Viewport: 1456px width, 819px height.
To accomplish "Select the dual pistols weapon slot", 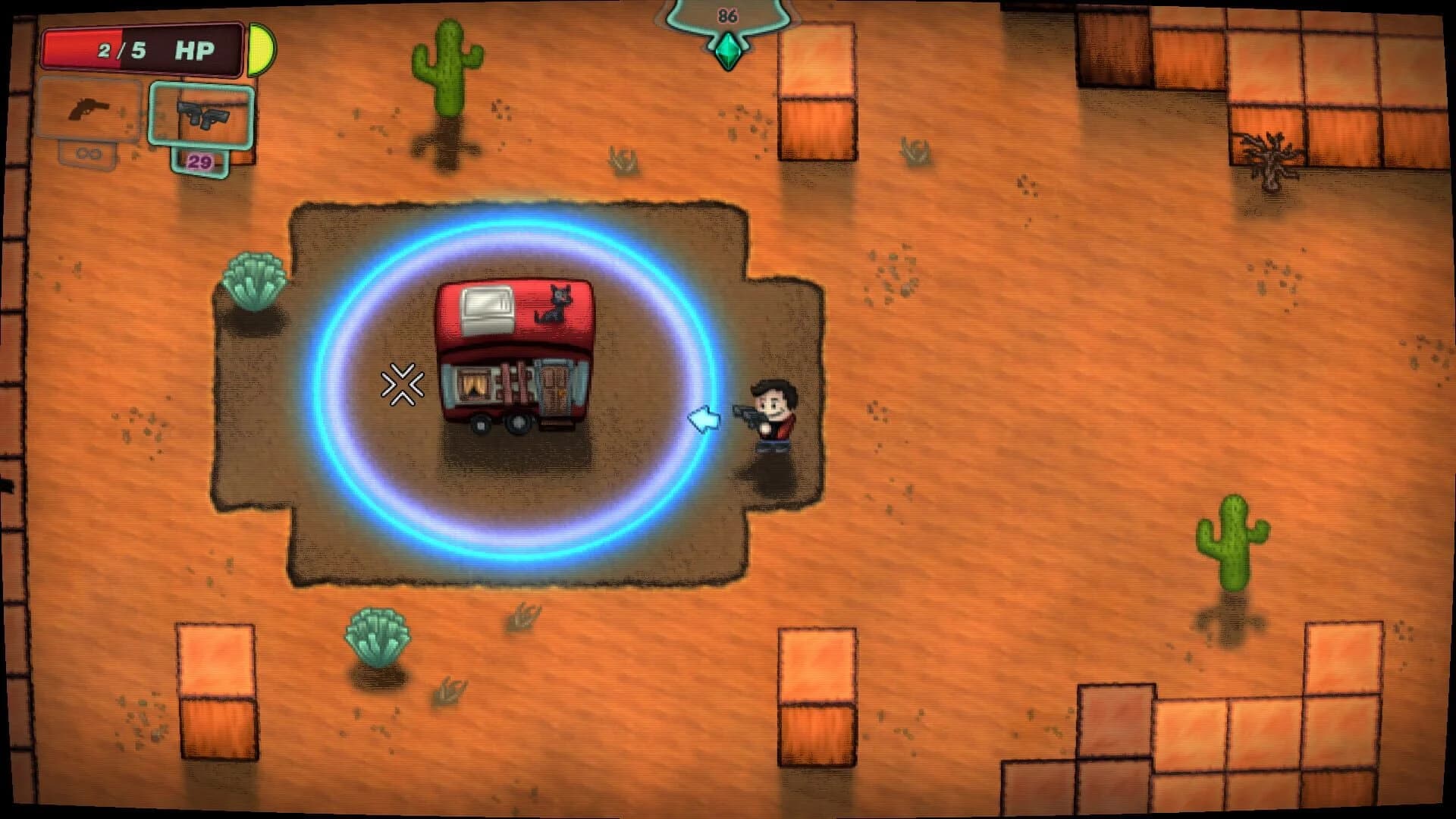I will pos(201,115).
